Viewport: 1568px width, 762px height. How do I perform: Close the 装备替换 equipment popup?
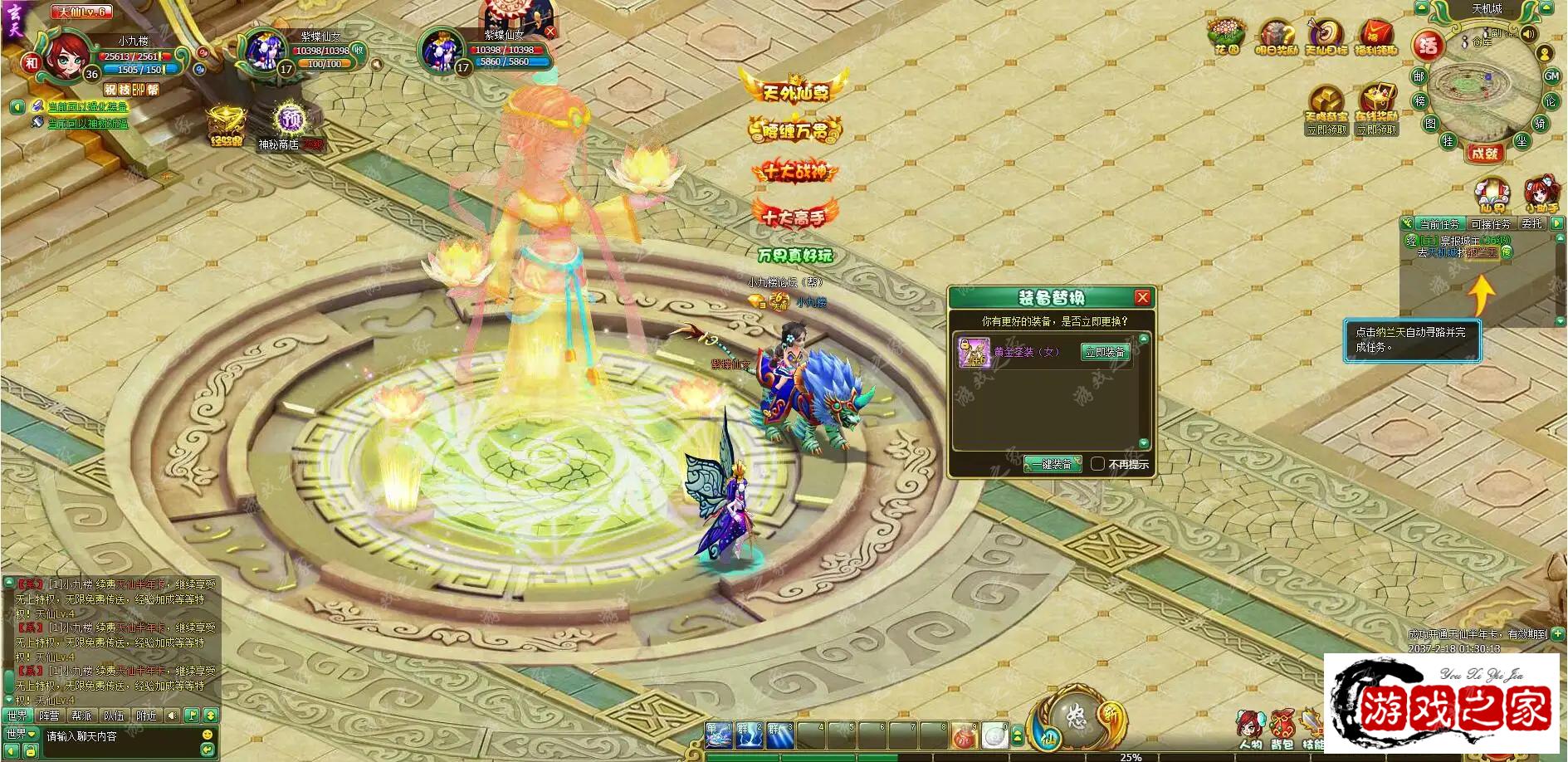(1142, 298)
